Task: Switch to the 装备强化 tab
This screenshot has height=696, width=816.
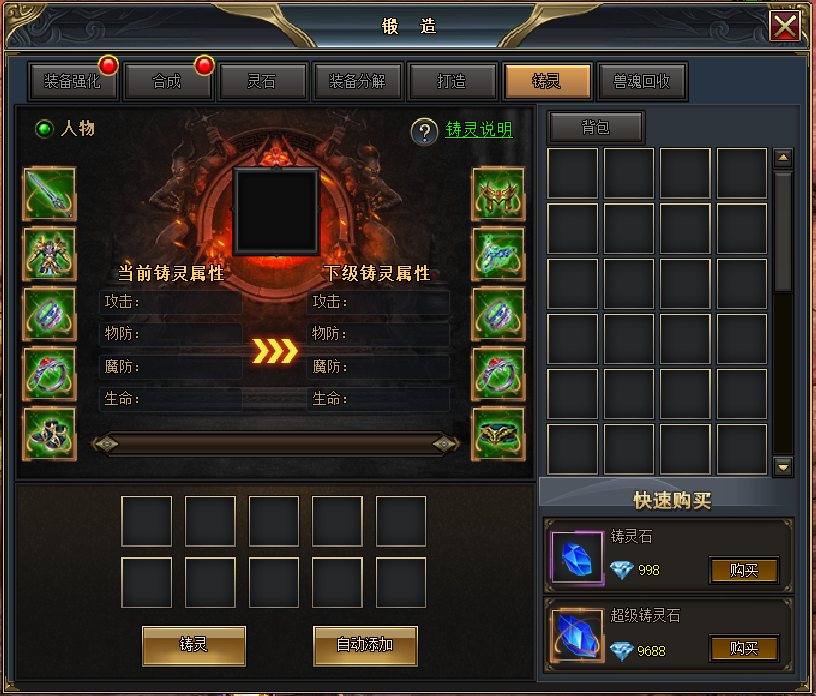Action: click(x=73, y=82)
